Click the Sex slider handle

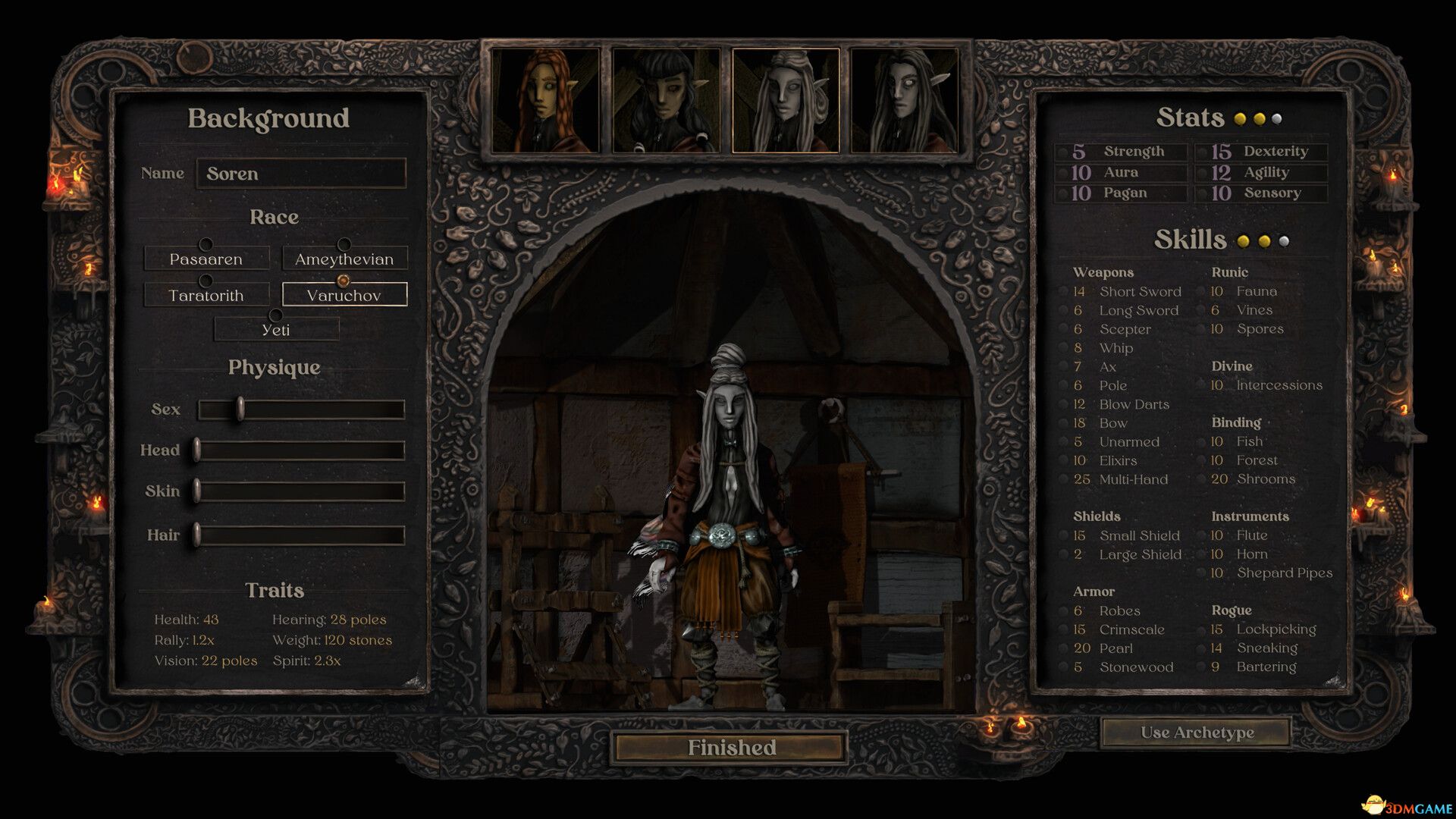click(240, 409)
